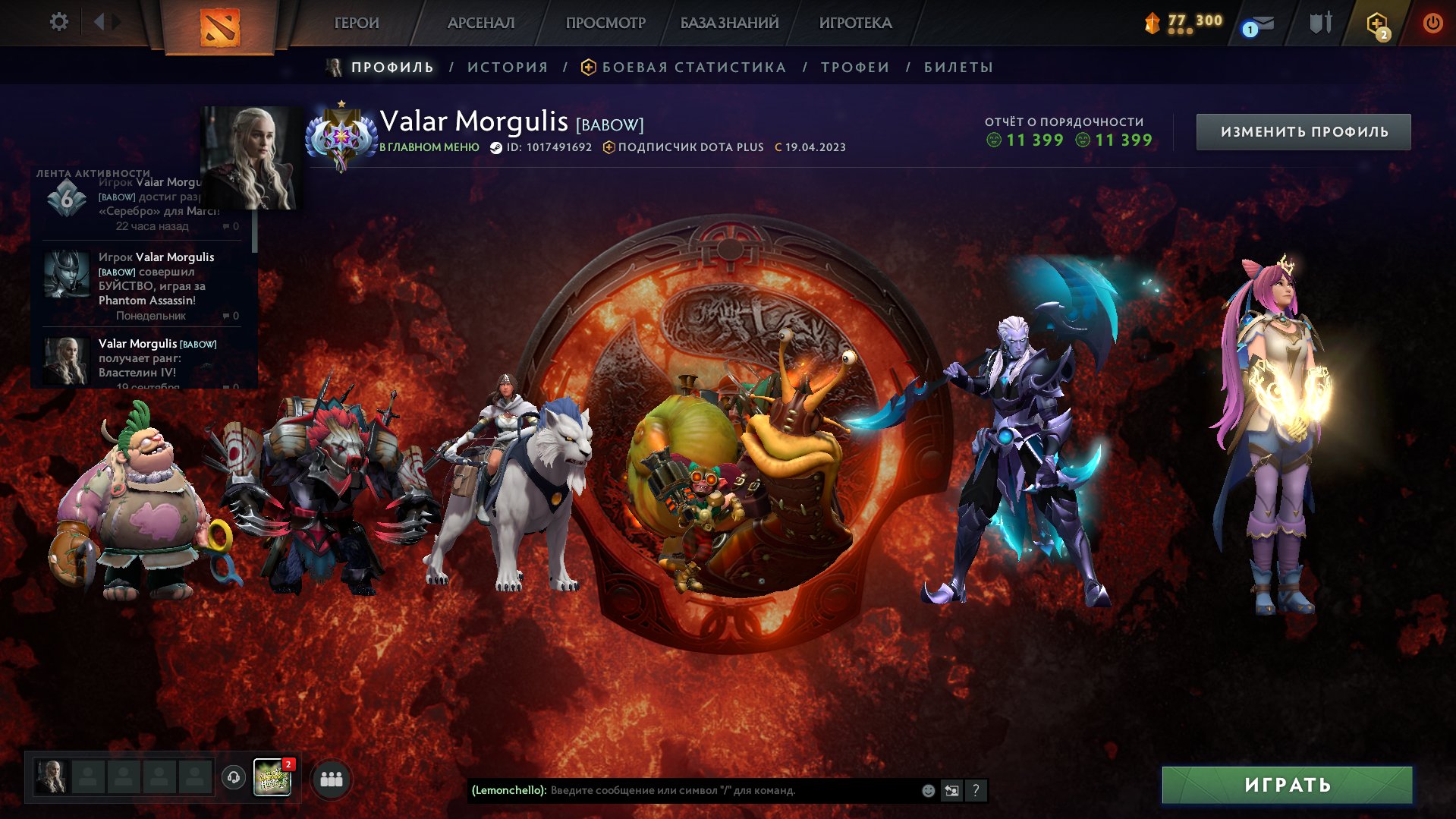Viewport: 1456px width, 819px height.
Task: Toggle the back navigation arrows
Action: (99, 22)
